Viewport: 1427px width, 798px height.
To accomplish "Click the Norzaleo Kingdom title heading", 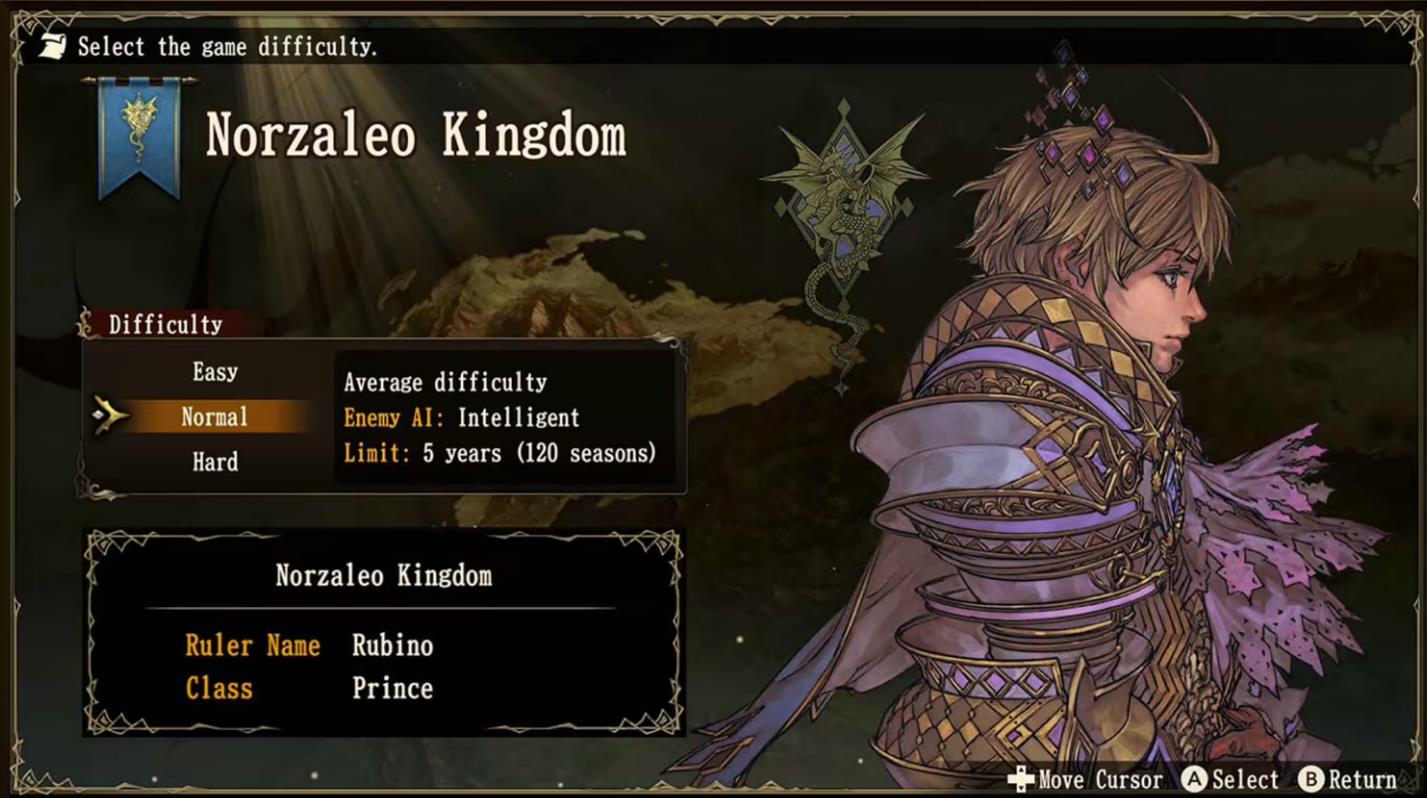I will 415,137.
